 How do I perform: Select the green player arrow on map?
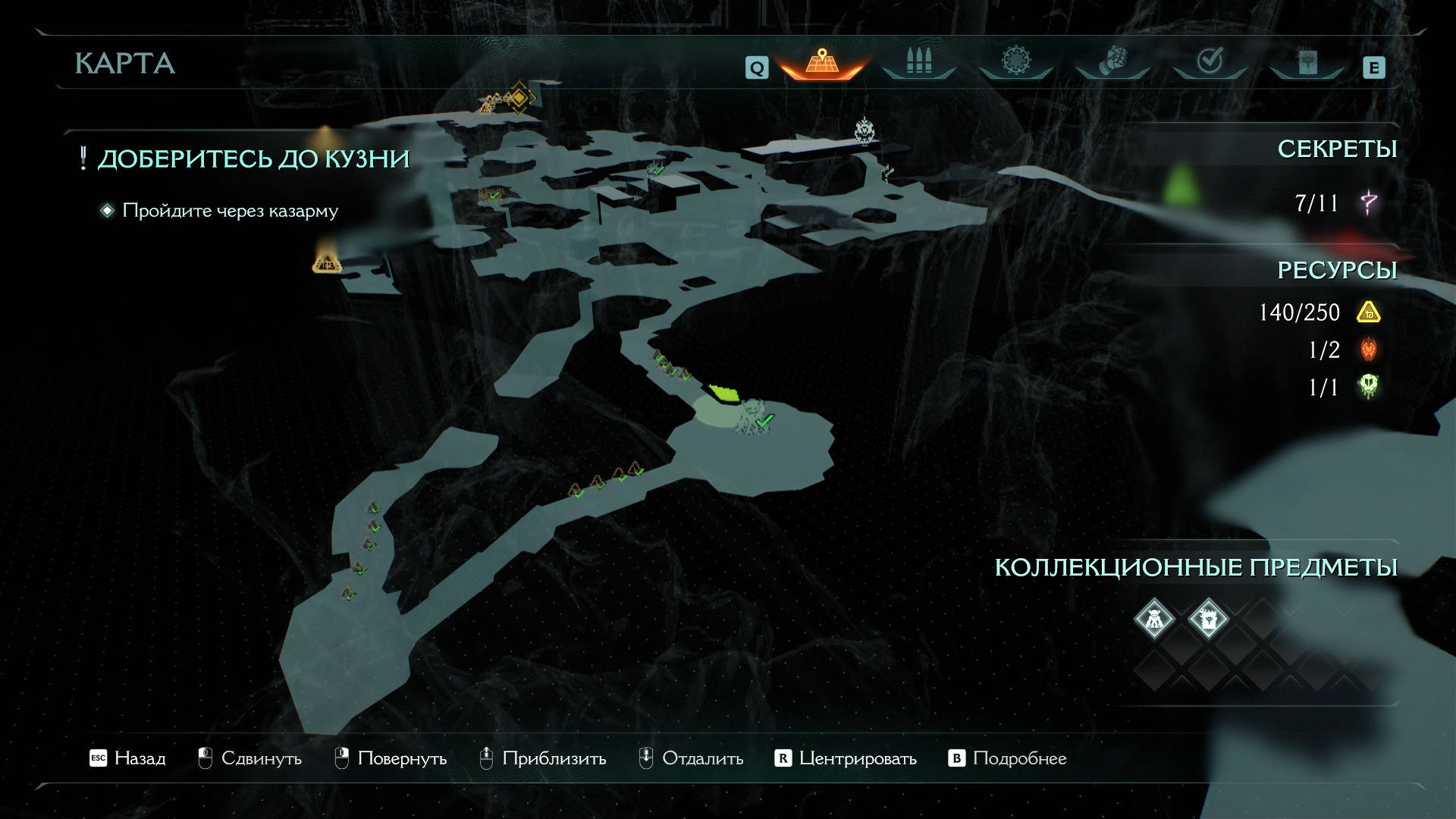click(x=724, y=394)
